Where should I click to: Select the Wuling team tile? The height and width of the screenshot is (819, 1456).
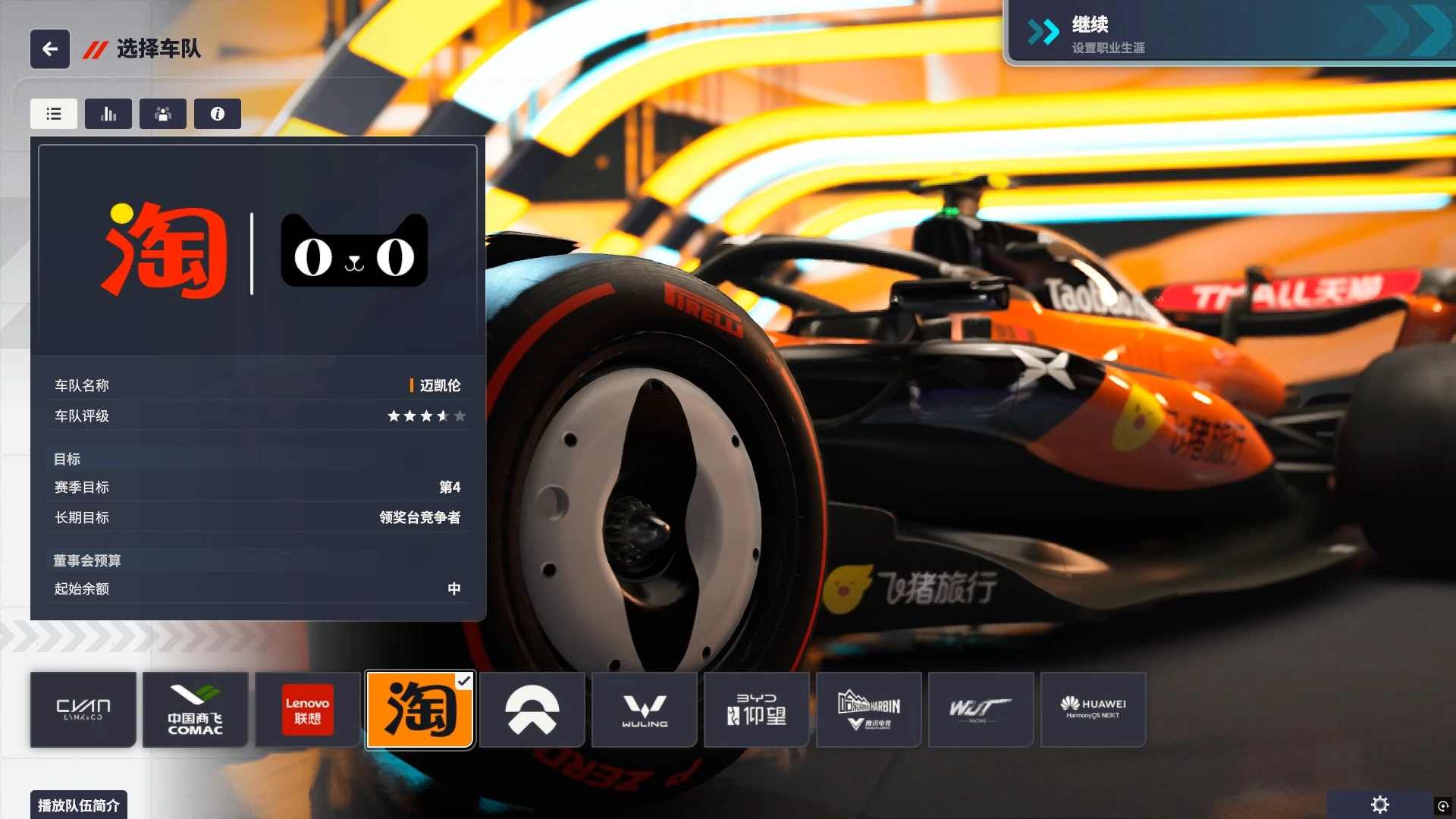645,710
